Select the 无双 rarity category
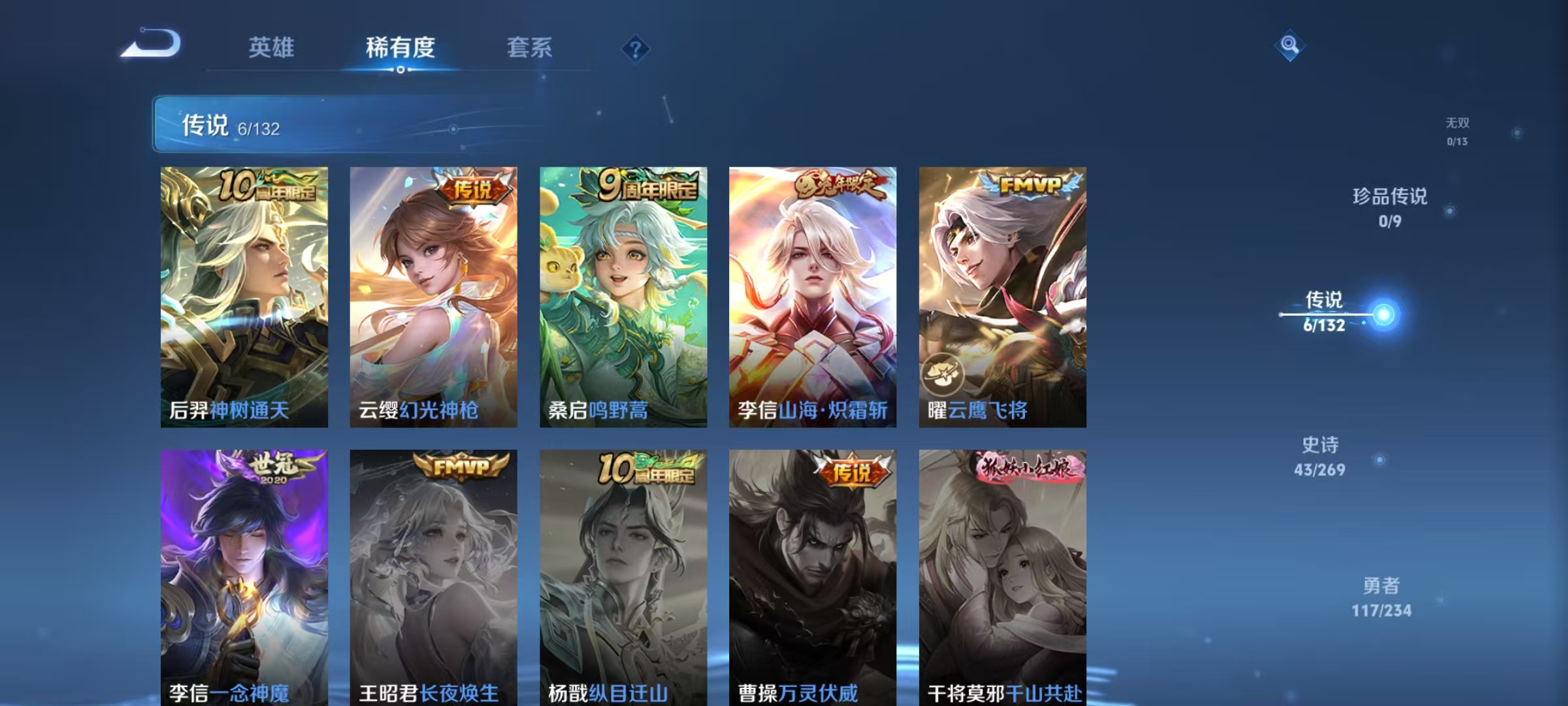Screen dimensions: 1568x706 tap(1458, 127)
